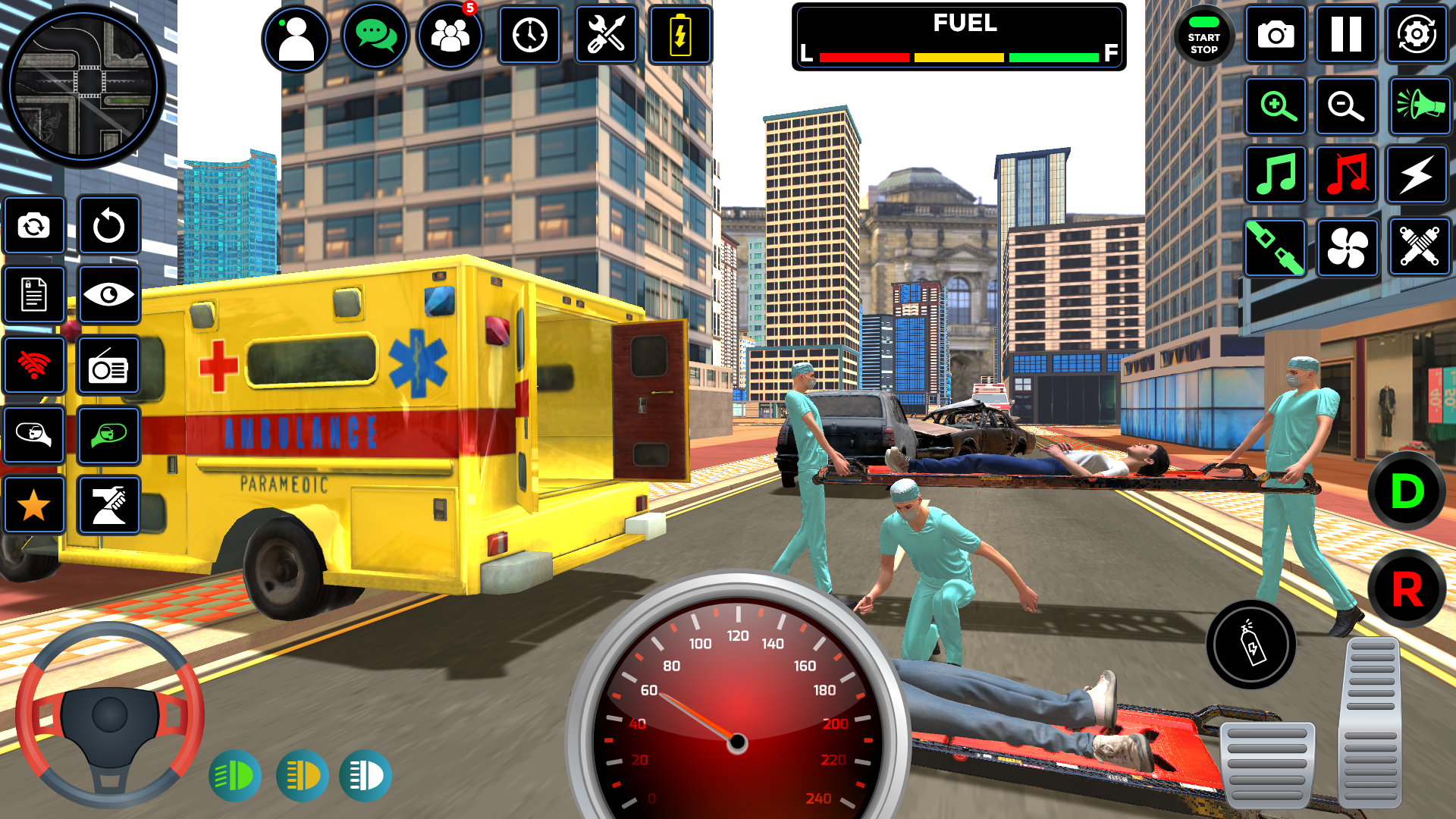This screenshot has width=1456, height=819.
Task: Take a screenshot with the camera button
Action: 1276,35
